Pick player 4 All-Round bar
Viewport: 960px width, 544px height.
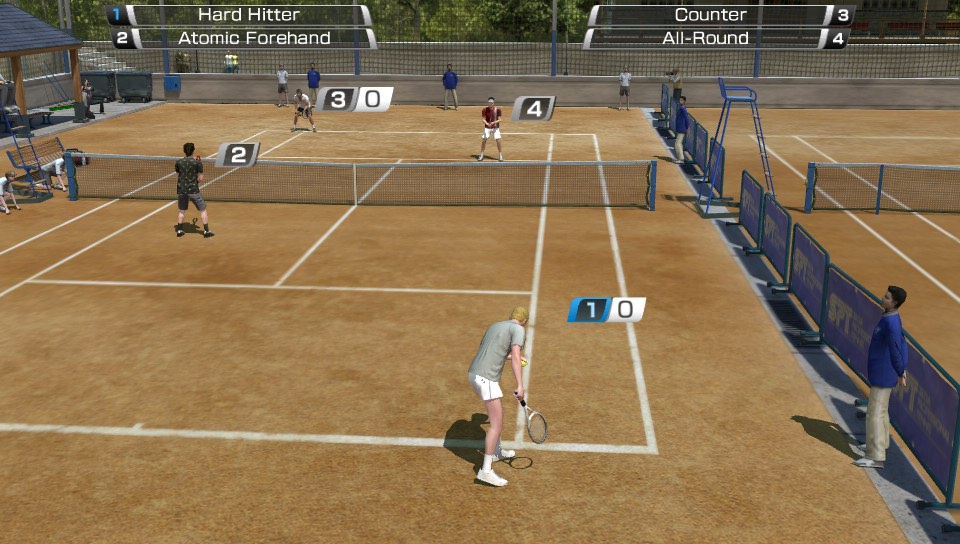click(x=715, y=38)
